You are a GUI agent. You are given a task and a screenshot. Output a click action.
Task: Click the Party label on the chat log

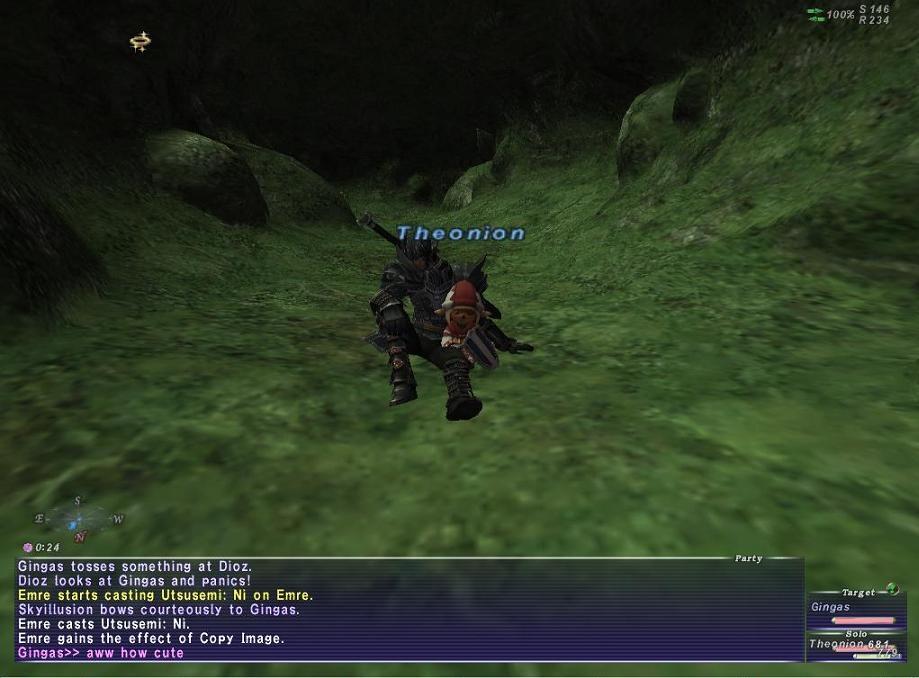(748, 559)
